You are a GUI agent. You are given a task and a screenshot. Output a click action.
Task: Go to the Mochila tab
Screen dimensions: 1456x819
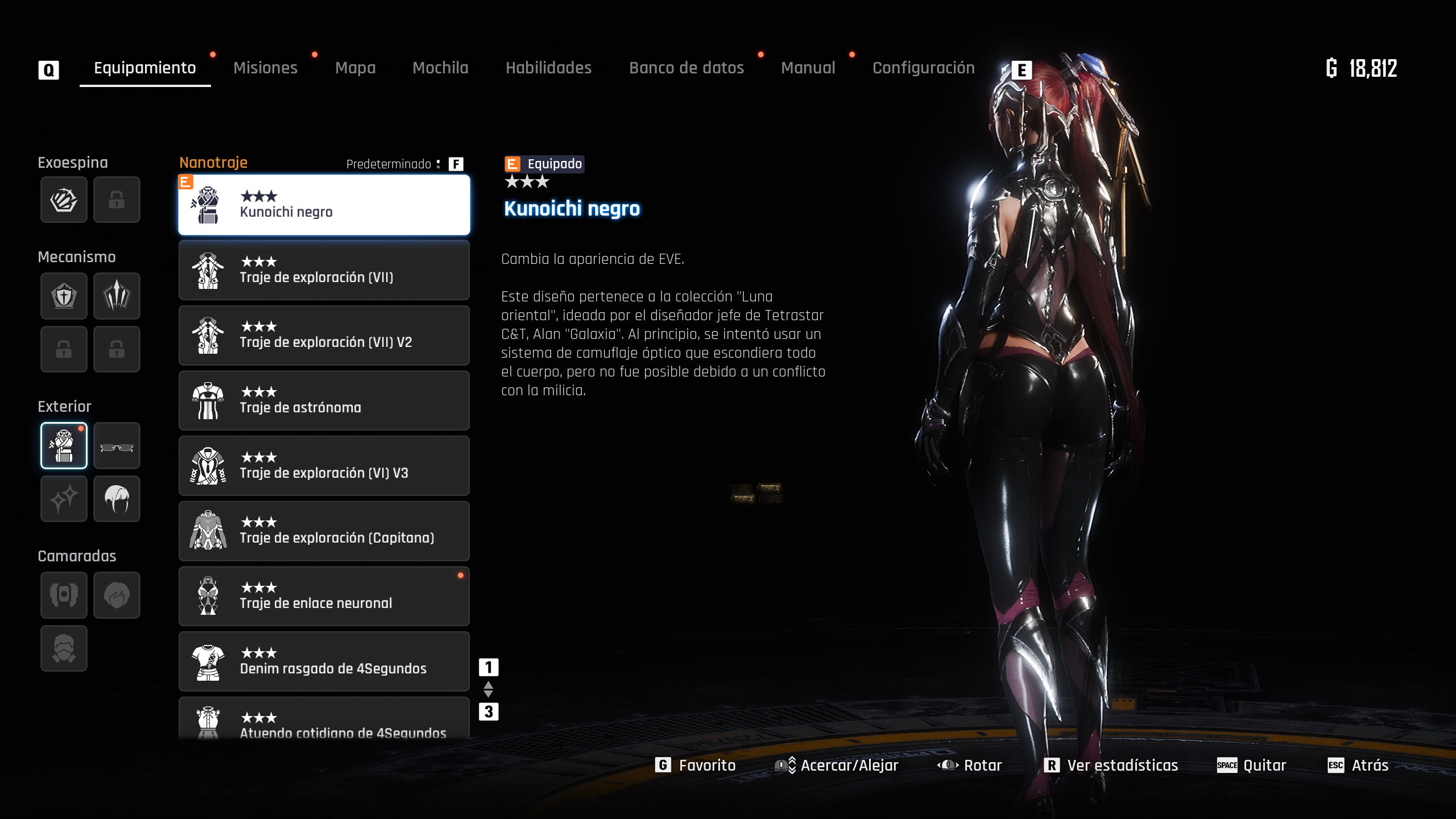tap(440, 68)
